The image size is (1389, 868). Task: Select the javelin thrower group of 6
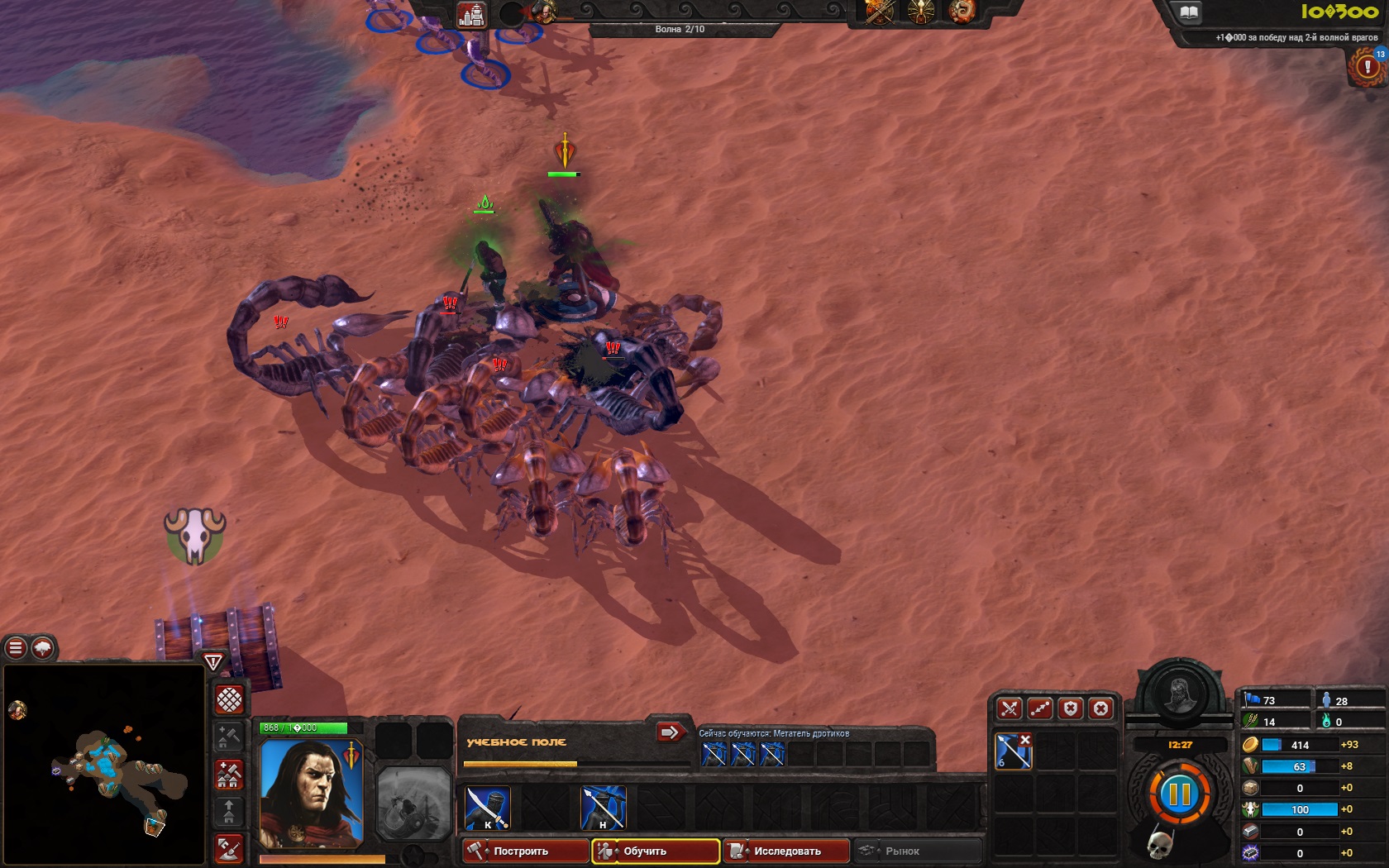[1013, 751]
